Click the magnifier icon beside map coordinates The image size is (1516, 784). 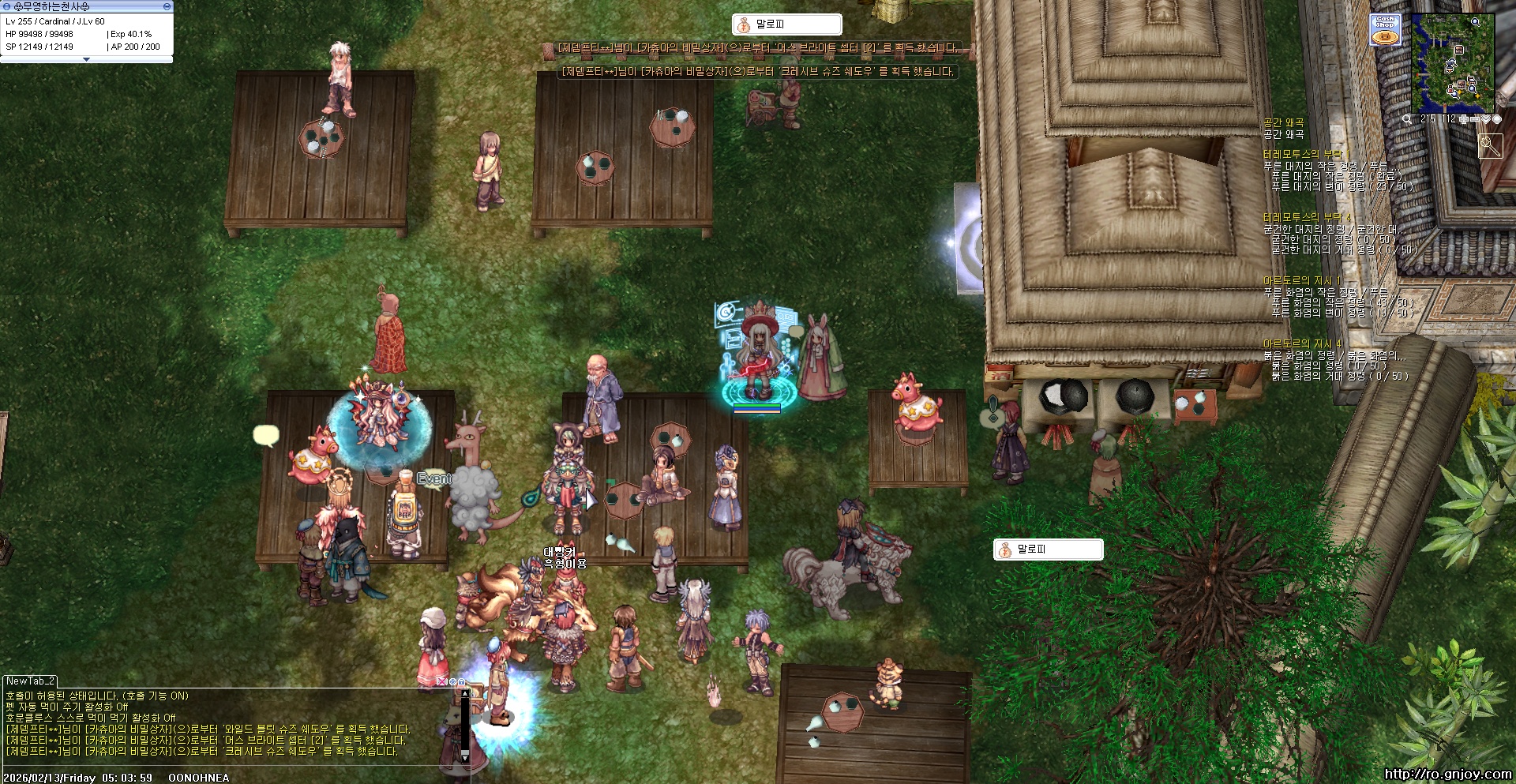(1407, 119)
